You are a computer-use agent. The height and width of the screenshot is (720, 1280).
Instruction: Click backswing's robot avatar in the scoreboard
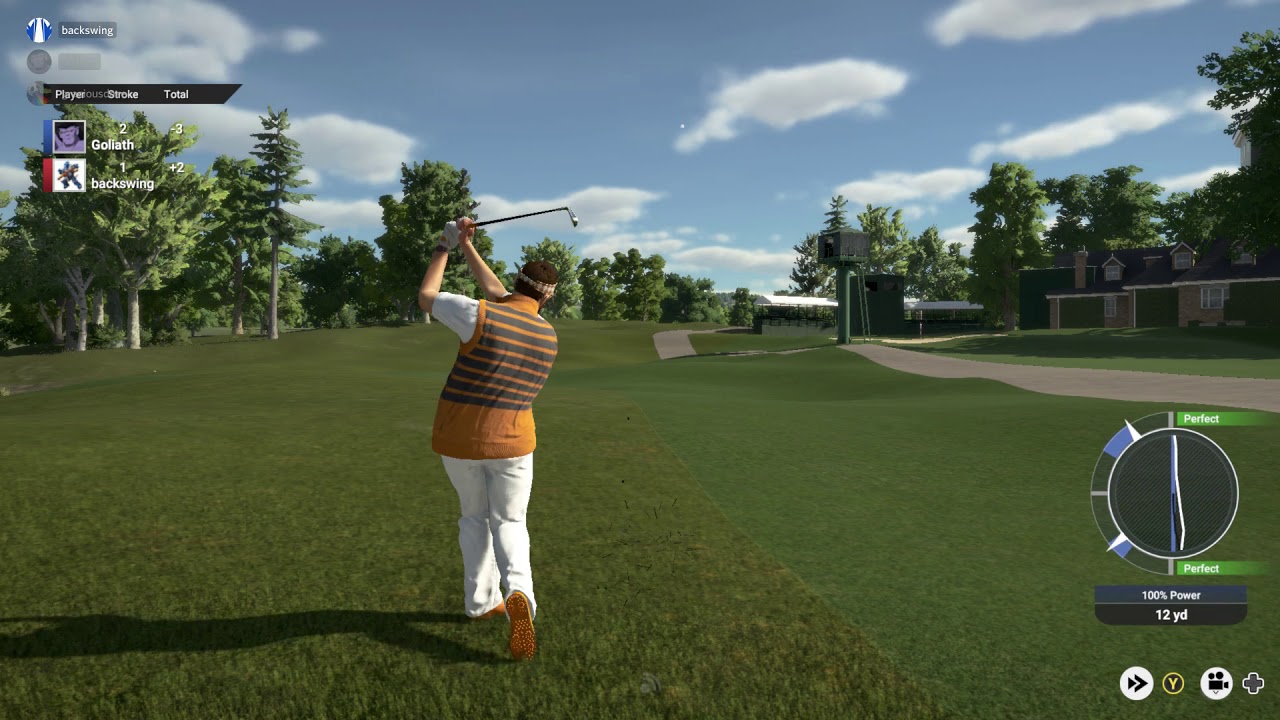pyautogui.click(x=69, y=175)
